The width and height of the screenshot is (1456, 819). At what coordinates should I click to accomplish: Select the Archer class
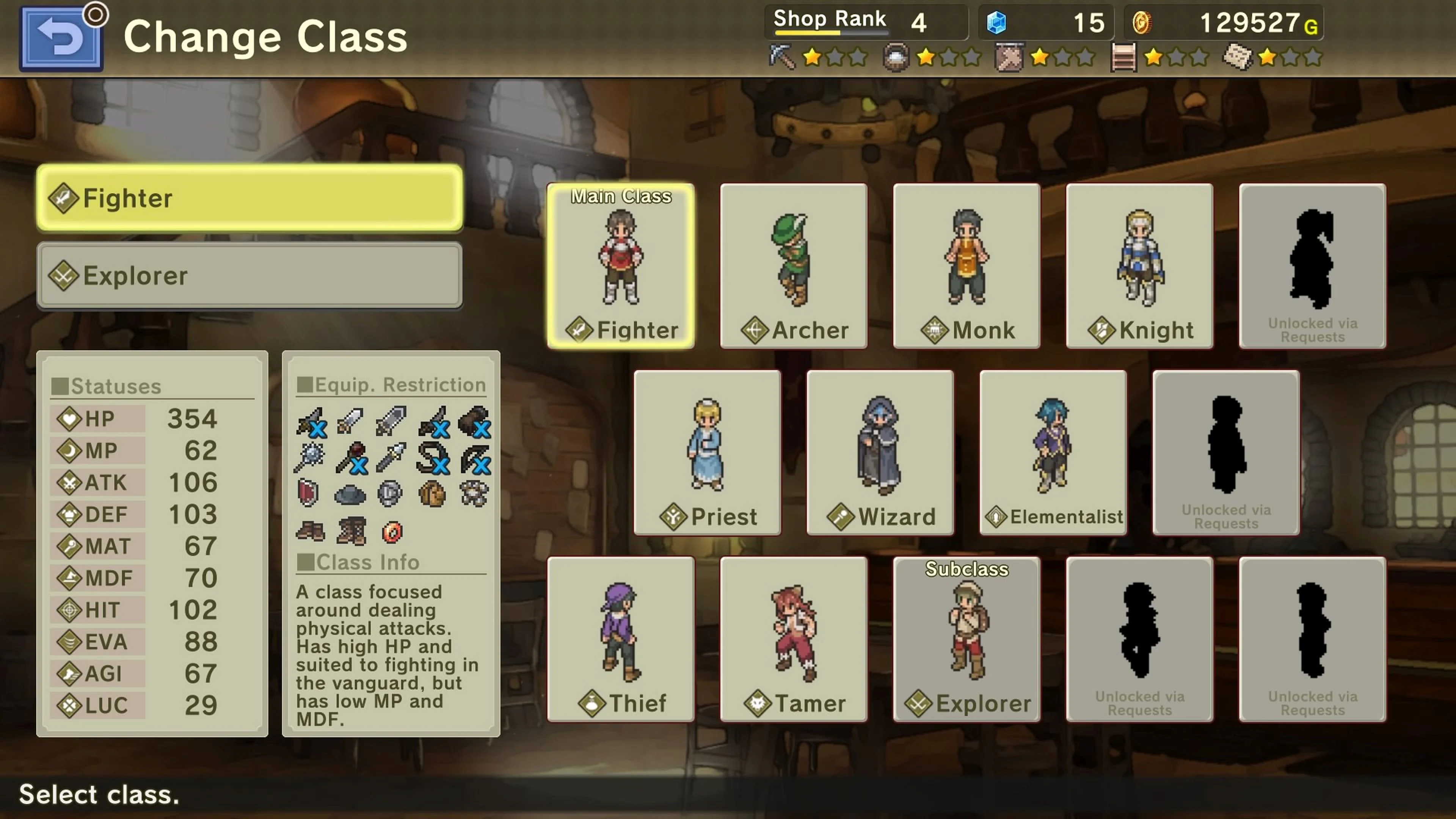[x=794, y=266]
